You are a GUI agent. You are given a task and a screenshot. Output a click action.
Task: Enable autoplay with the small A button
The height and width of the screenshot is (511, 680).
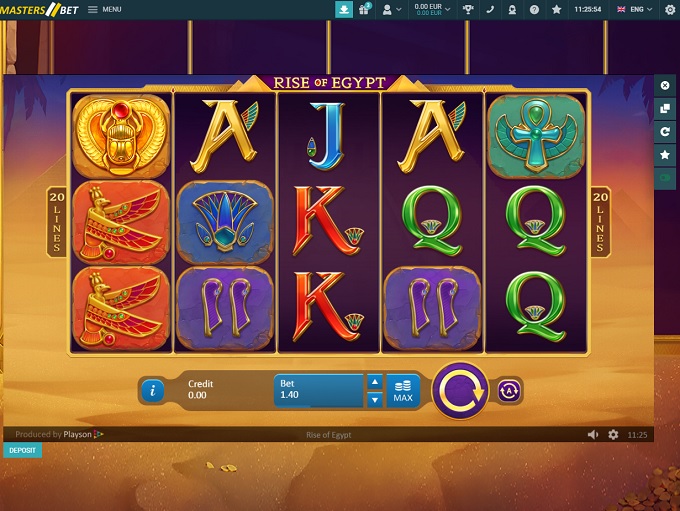510,390
